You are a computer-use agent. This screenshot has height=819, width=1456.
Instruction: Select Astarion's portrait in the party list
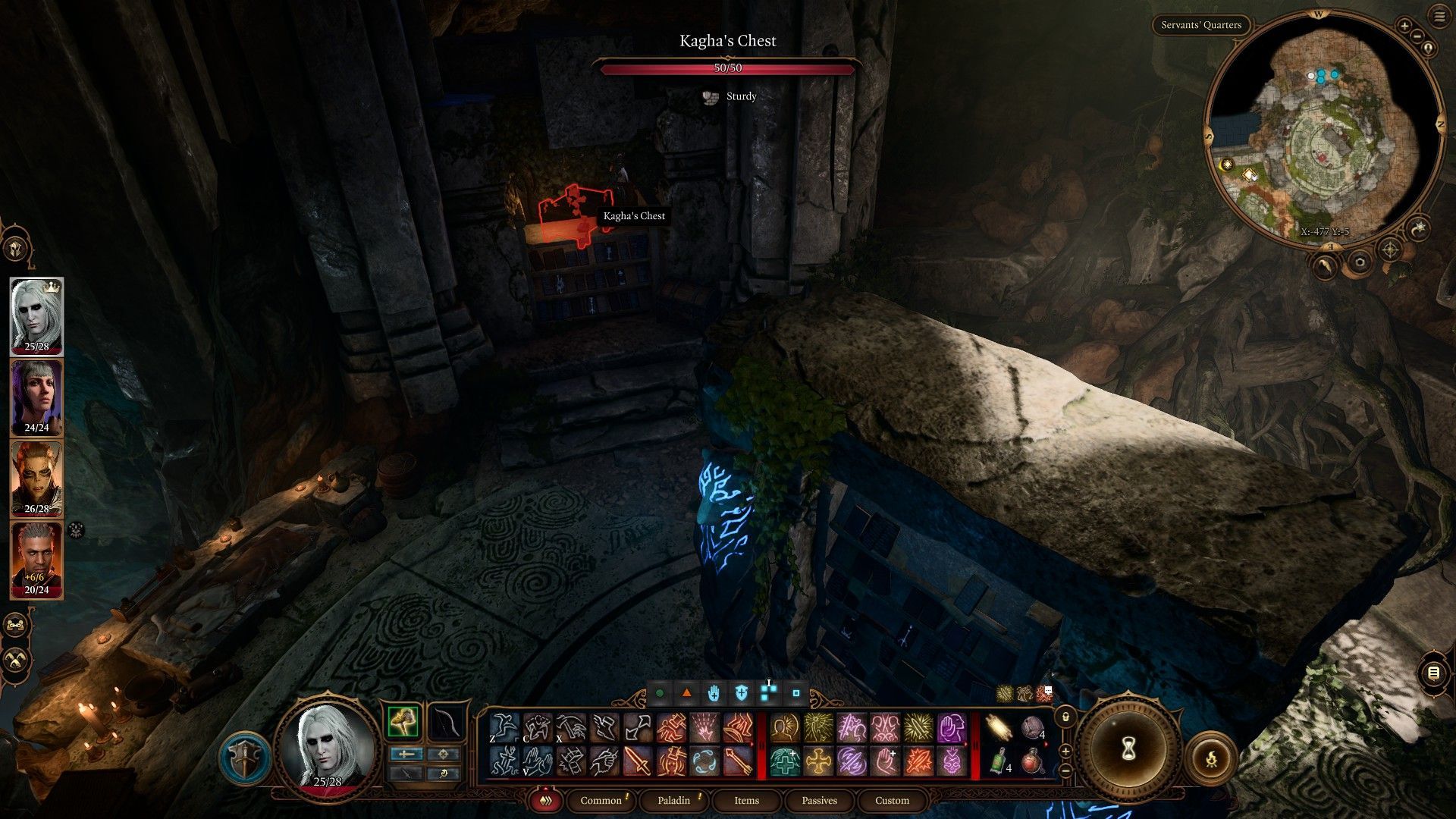click(x=36, y=315)
